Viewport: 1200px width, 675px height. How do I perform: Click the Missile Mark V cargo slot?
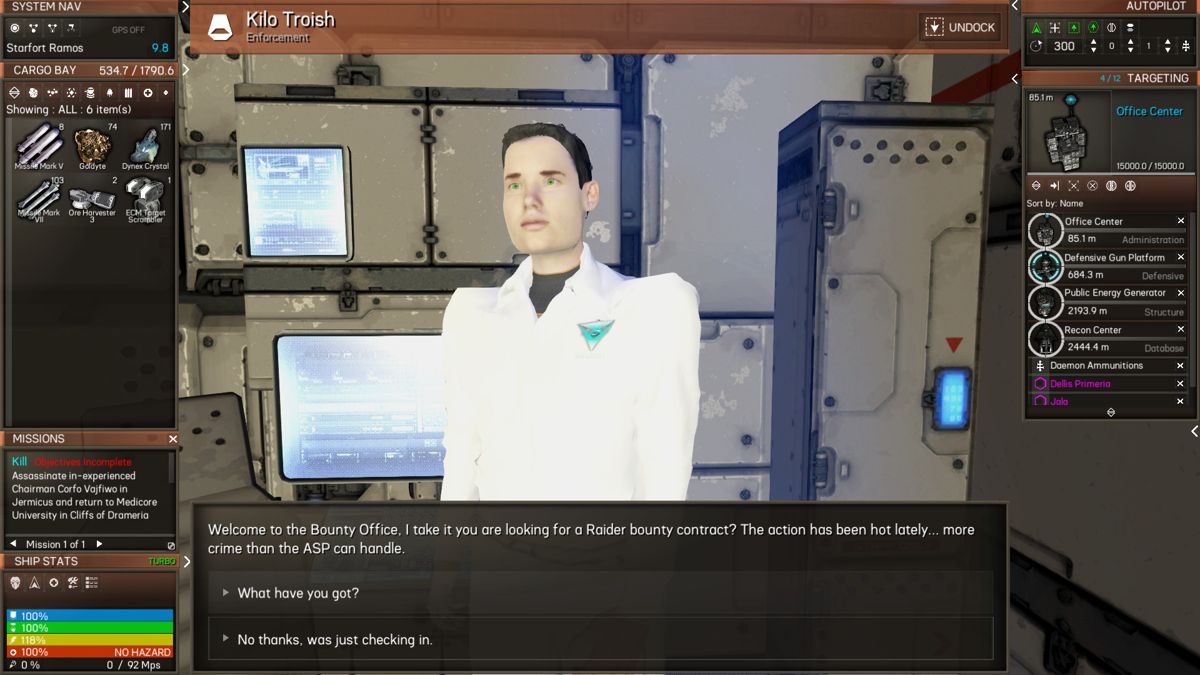coord(39,148)
